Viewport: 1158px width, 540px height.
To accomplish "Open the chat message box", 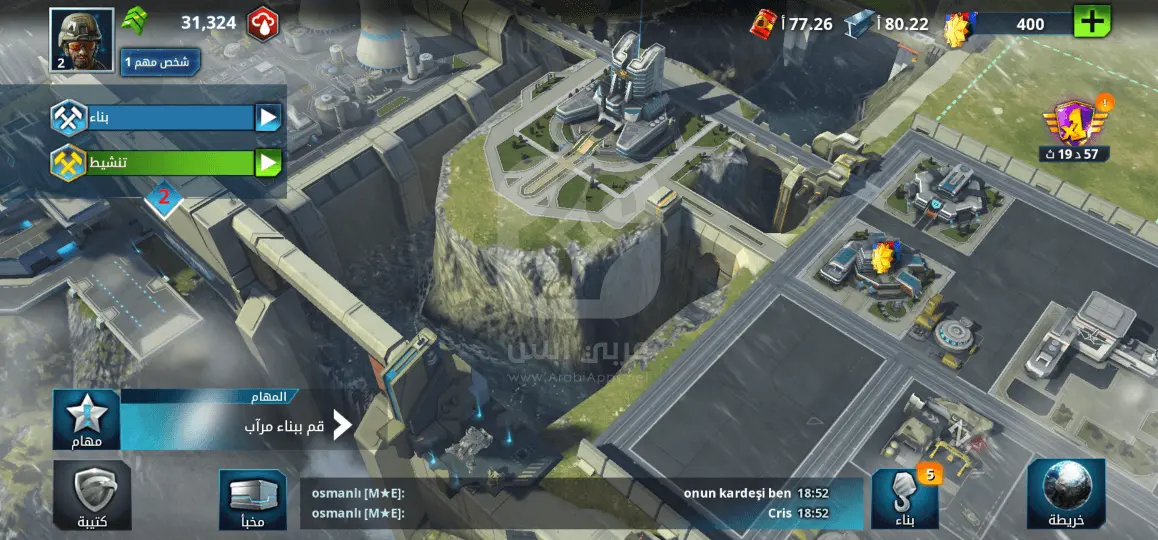I will coord(581,503).
